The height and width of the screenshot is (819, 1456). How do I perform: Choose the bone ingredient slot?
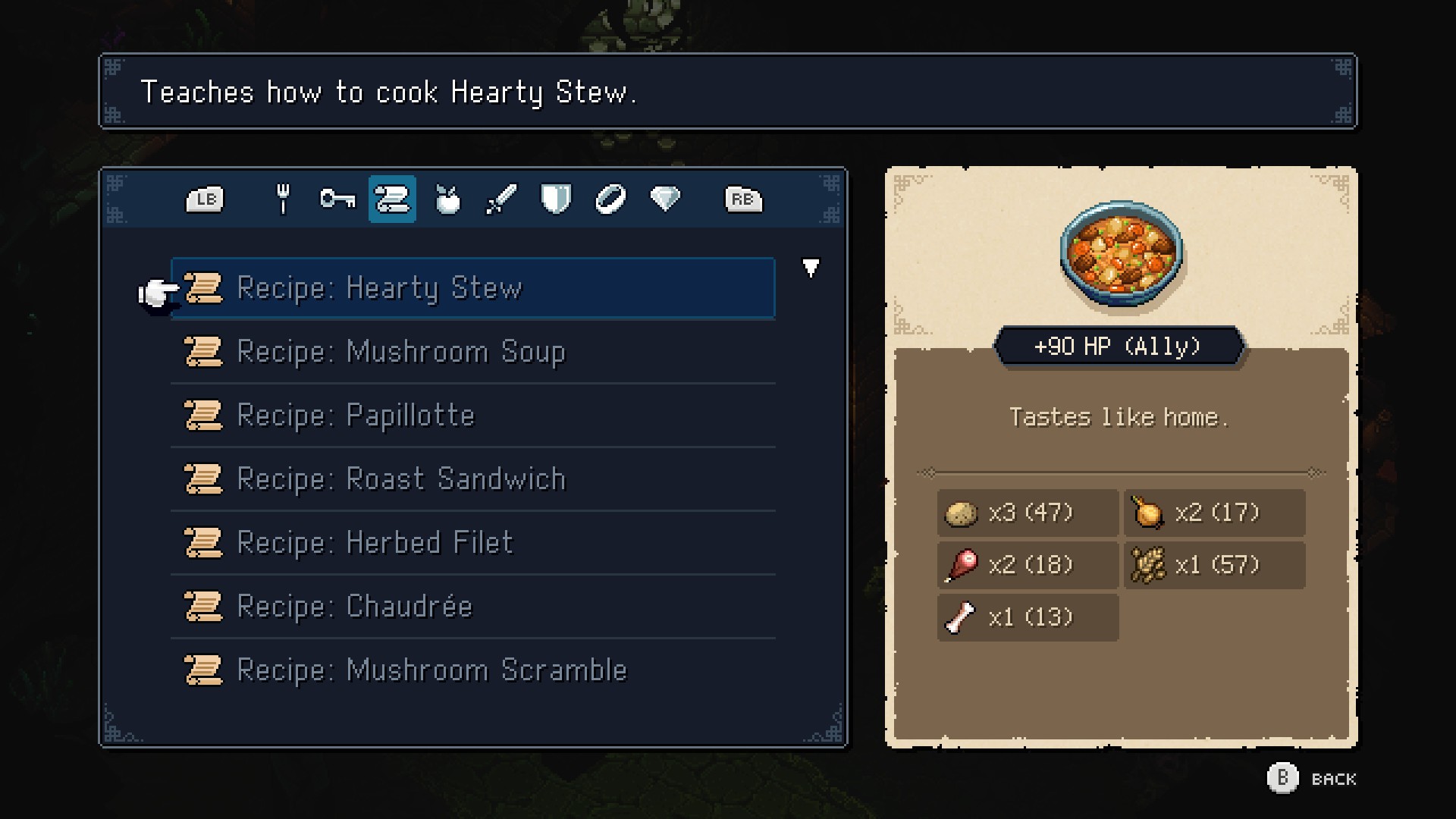tap(1028, 617)
